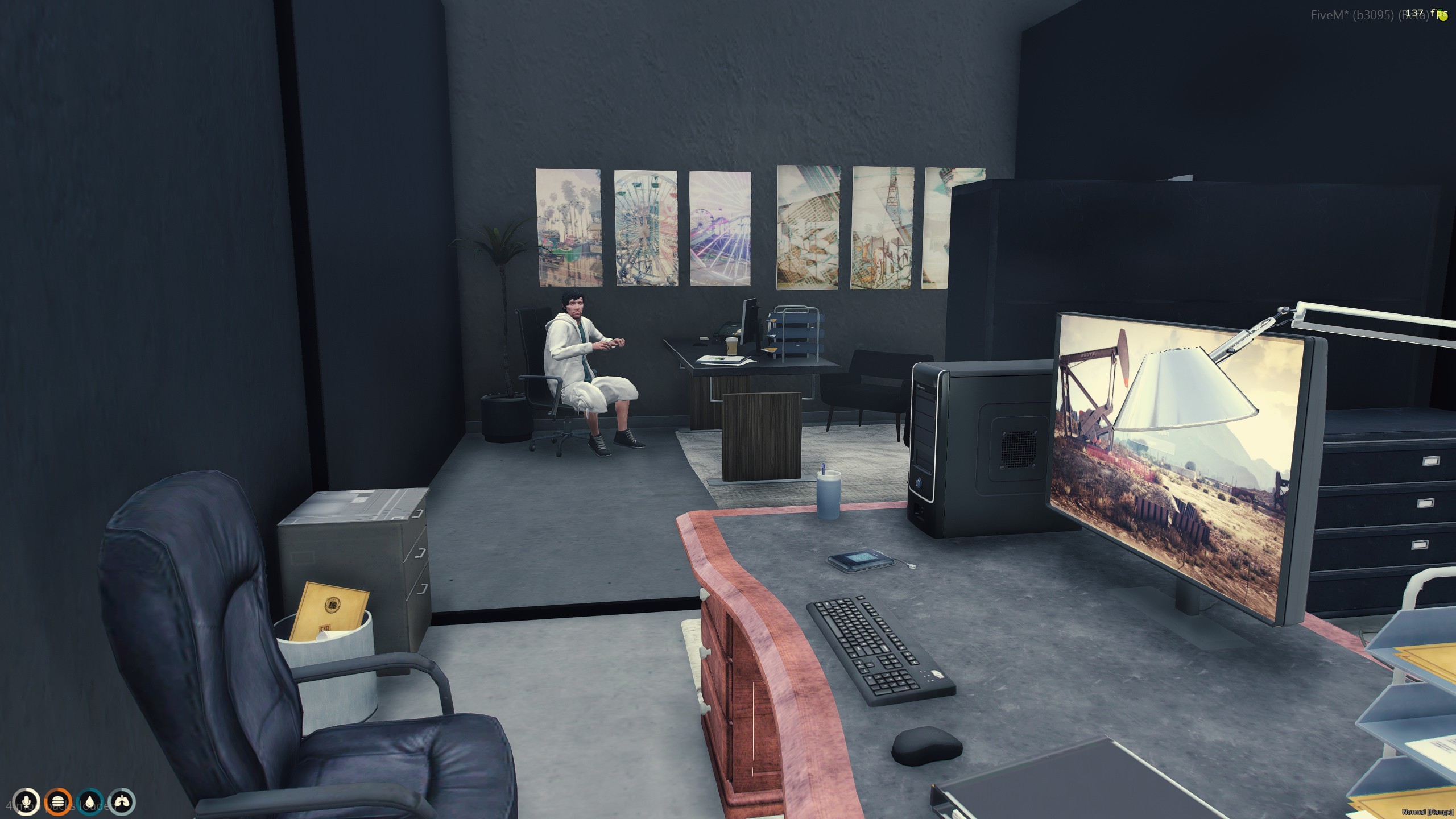Click the lemon emoji beside the FPS counter
This screenshot has height=819, width=1456.
1443,16
